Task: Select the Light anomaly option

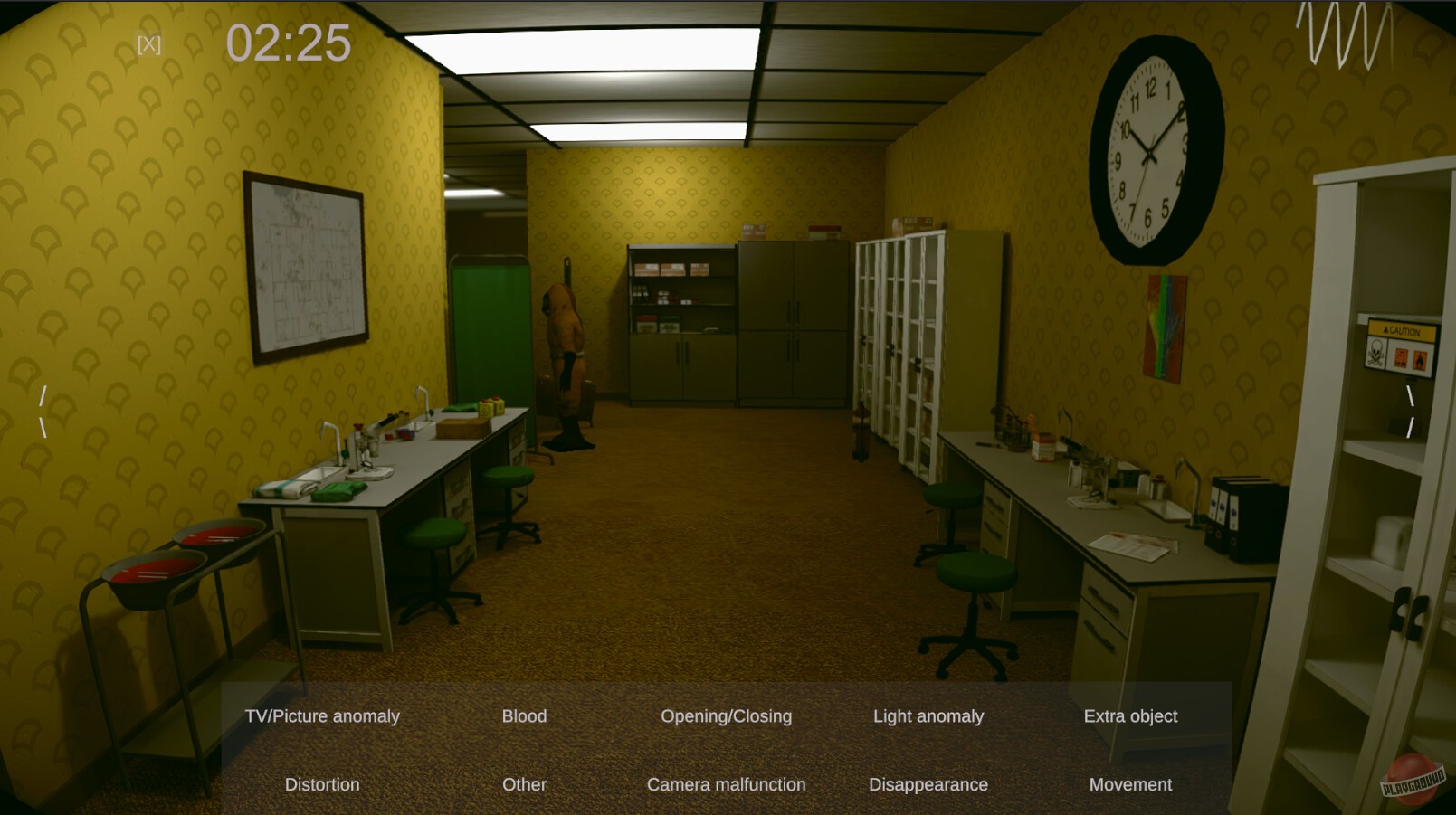Action: tap(928, 715)
